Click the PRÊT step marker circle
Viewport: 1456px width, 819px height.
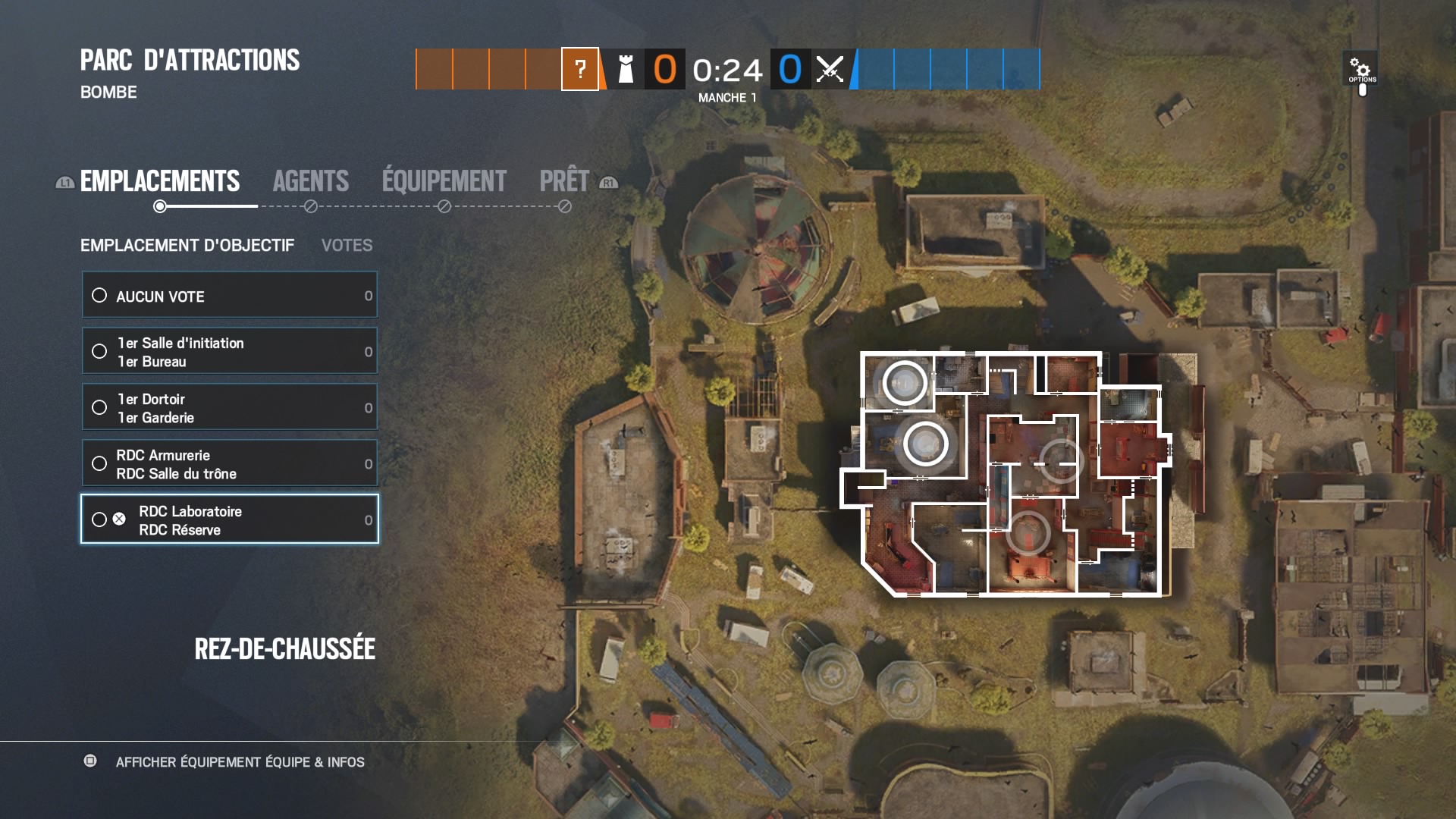(x=564, y=205)
